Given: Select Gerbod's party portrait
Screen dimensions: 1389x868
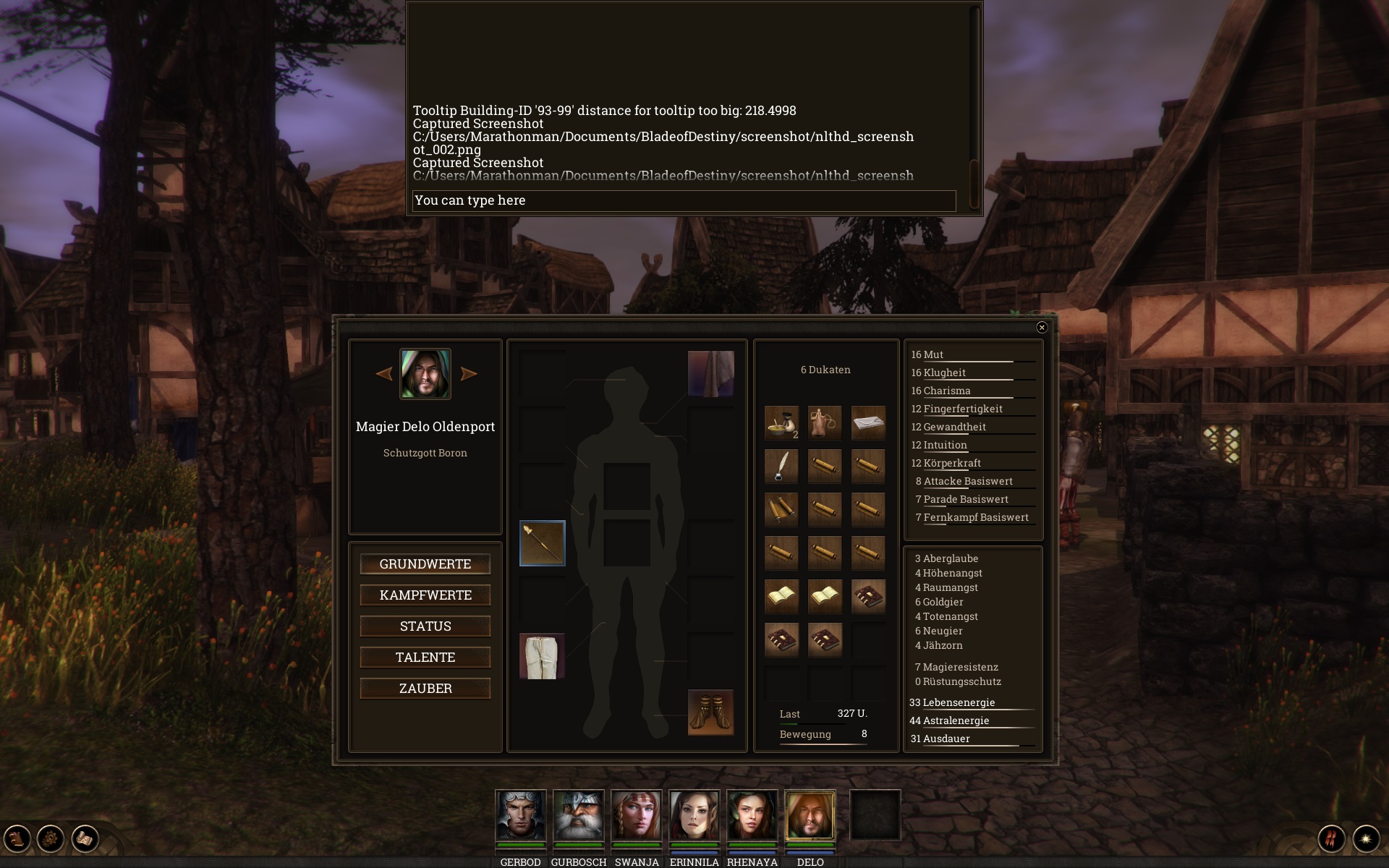Looking at the screenshot, I should [x=521, y=815].
